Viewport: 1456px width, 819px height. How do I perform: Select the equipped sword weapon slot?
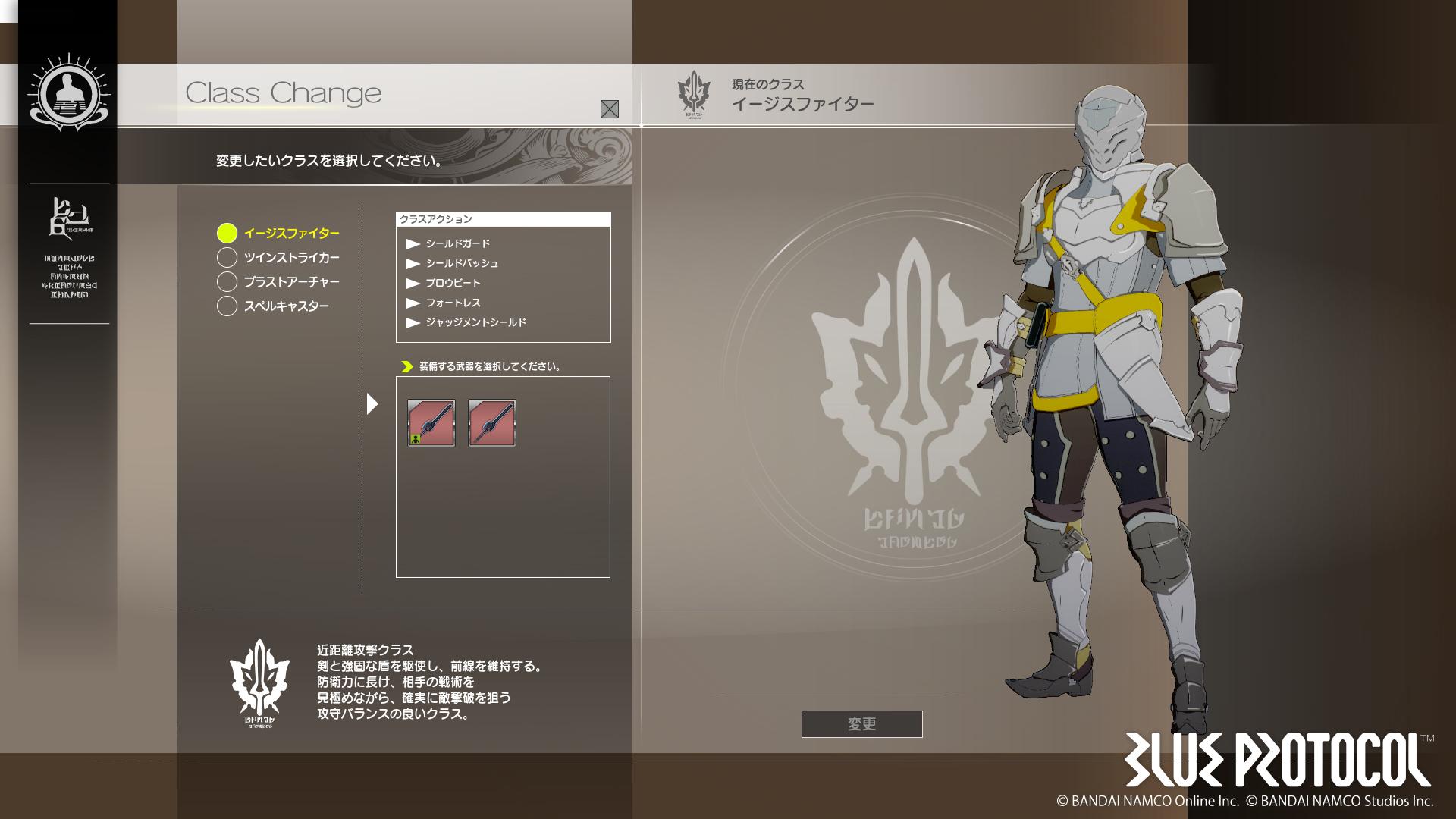[431, 423]
